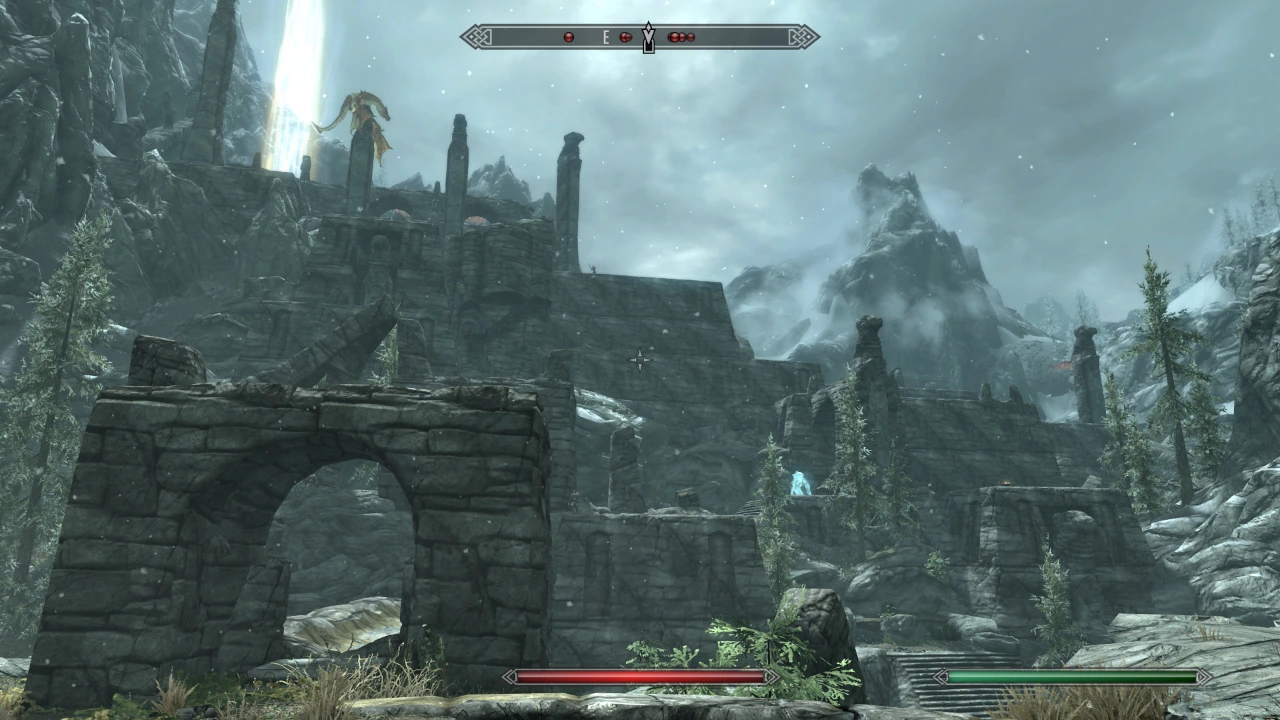The width and height of the screenshot is (1280, 720).
Task: Select the dome structure on the upper rampart
Action: [396, 214]
